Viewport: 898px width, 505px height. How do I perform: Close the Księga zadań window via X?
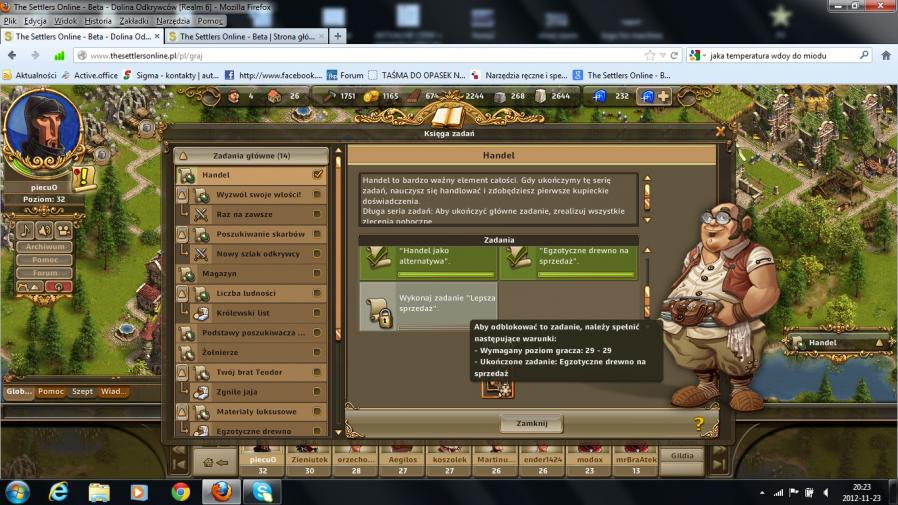[x=720, y=131]
